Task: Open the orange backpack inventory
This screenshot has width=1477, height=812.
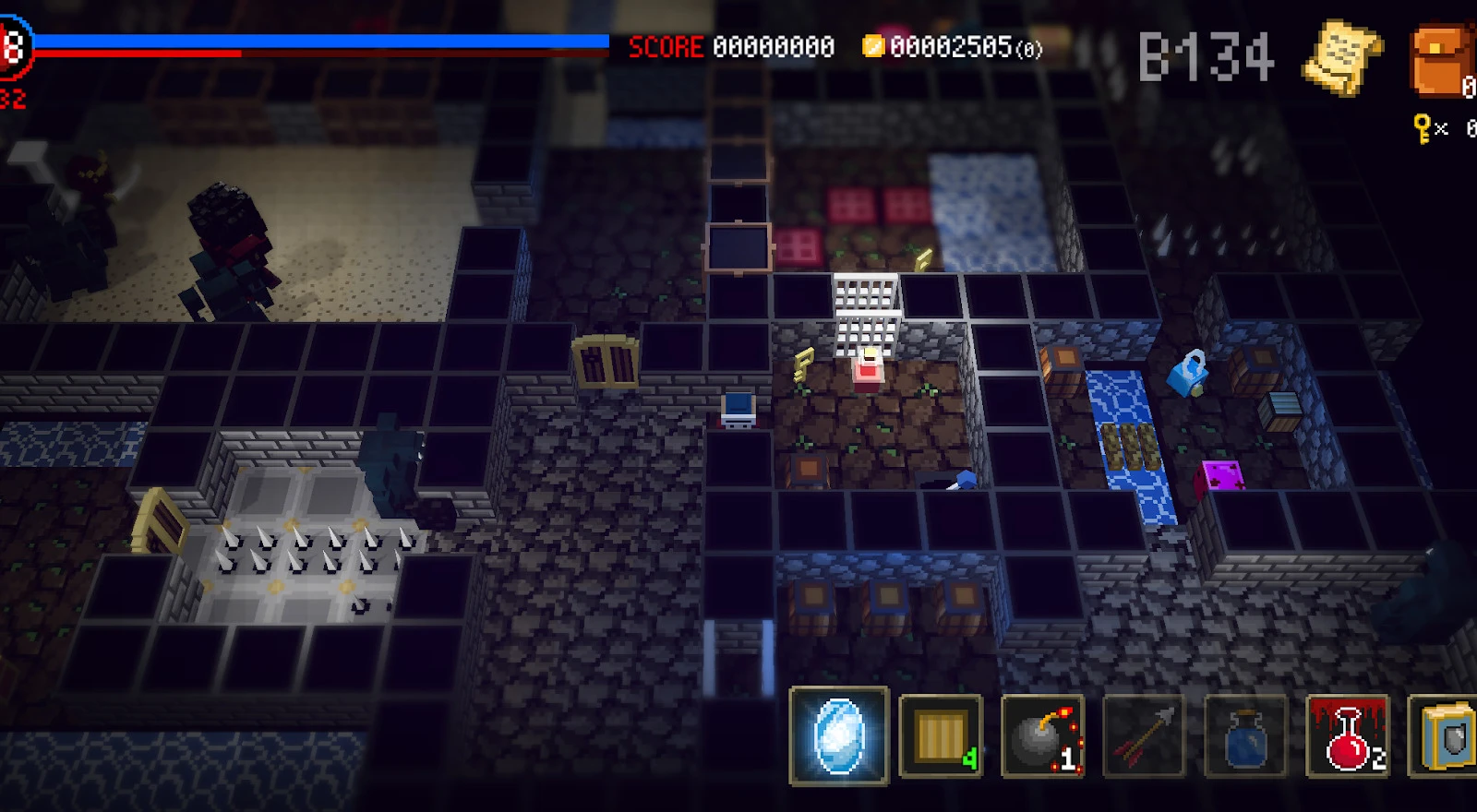Action: [x=1442, y=61]
